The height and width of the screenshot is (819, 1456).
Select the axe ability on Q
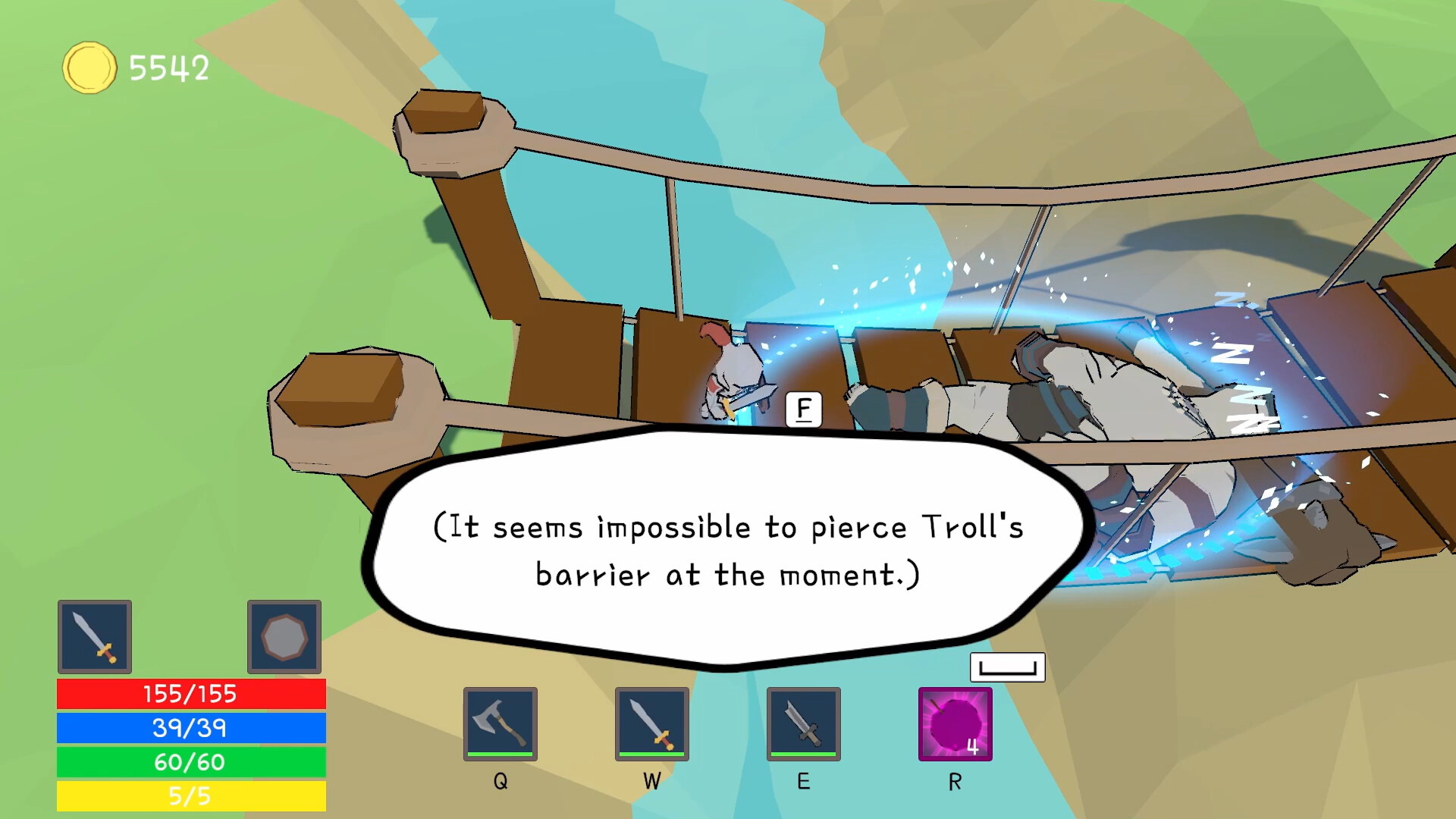tap(500, 724)
